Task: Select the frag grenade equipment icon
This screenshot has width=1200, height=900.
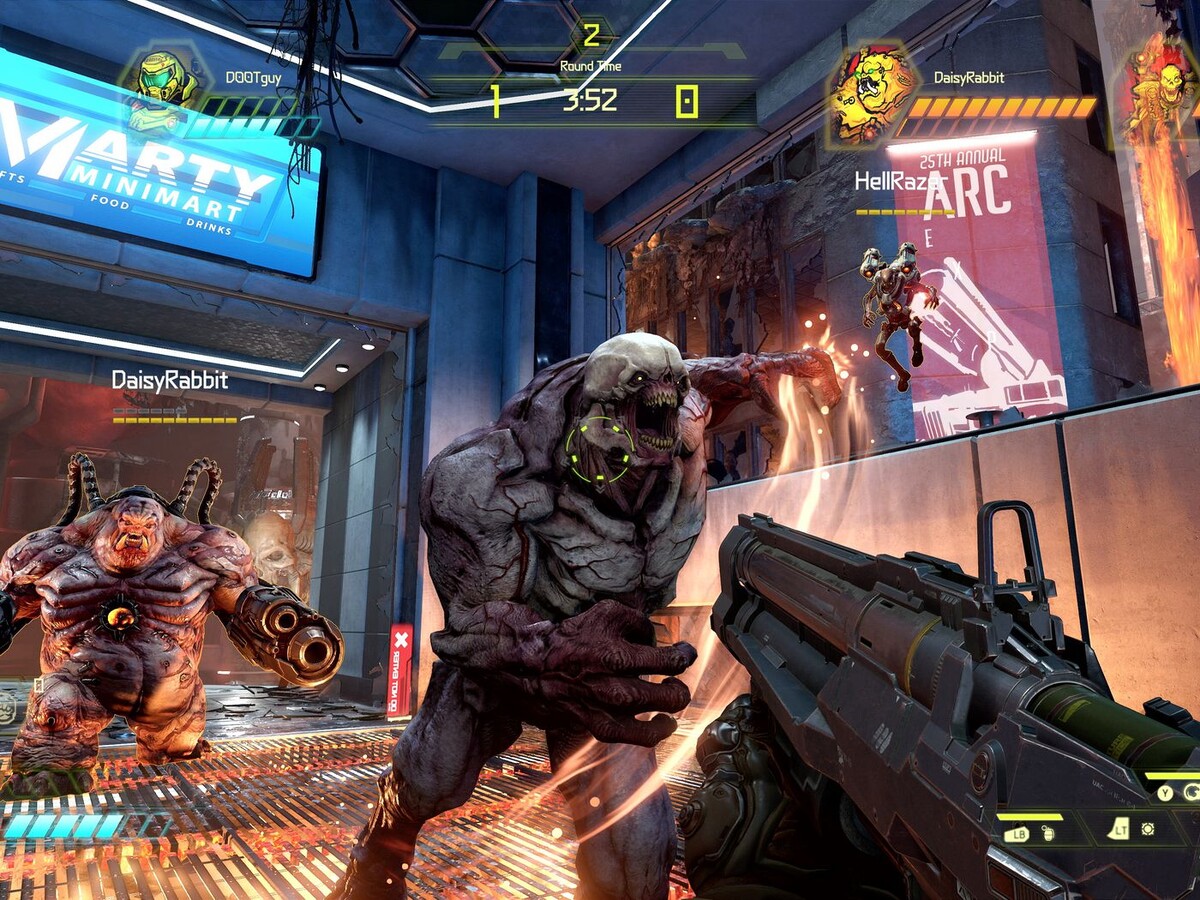Action: (x=1049, y=836)
